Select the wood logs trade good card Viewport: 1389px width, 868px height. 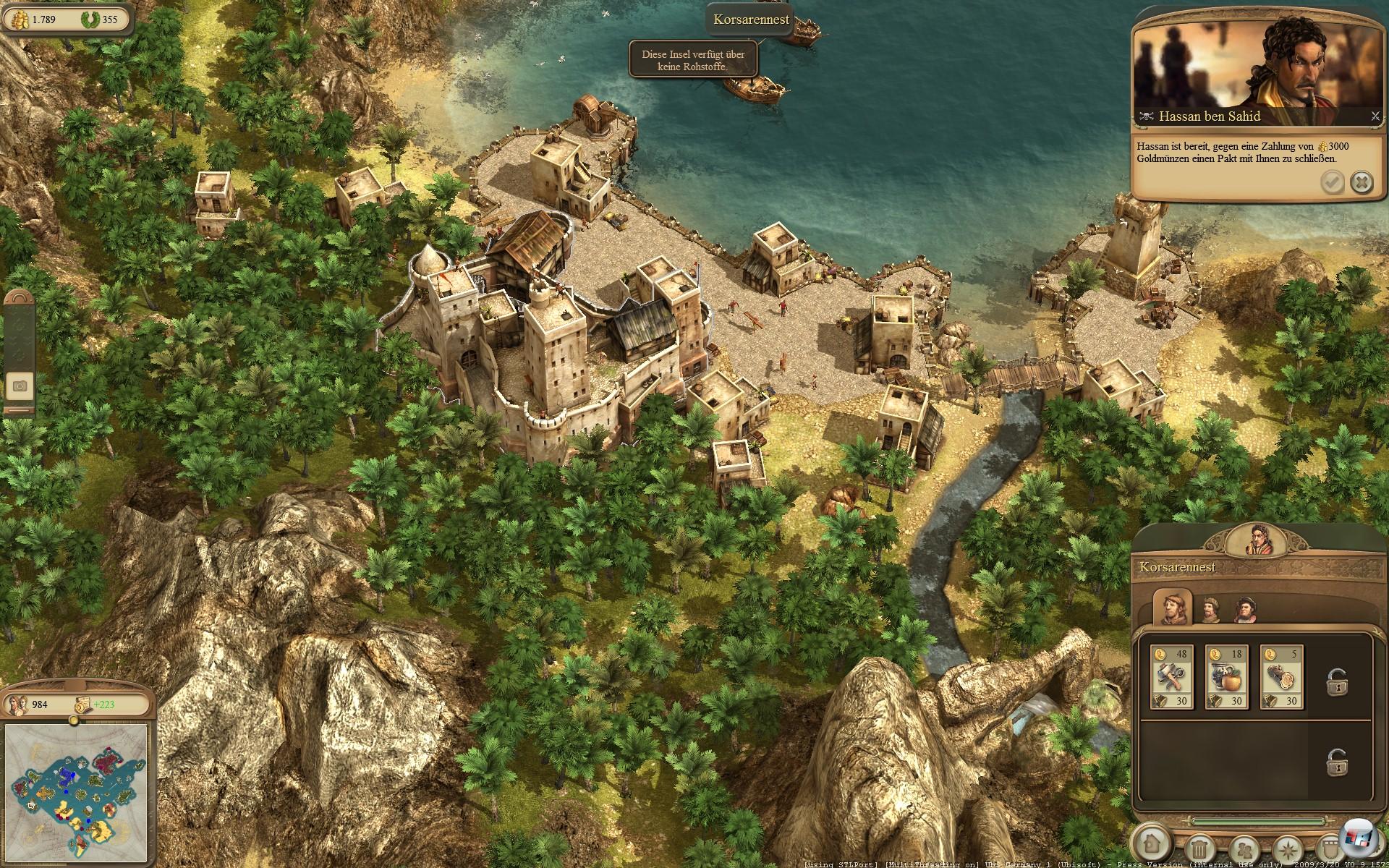coord(1281,678)
